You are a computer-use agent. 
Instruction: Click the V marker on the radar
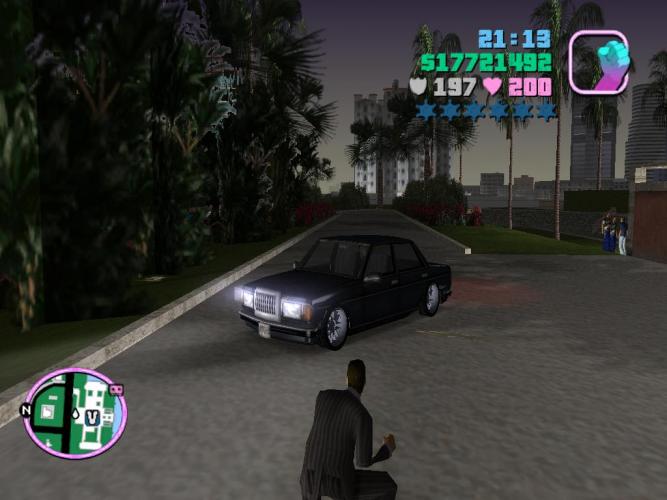(91, 416)
